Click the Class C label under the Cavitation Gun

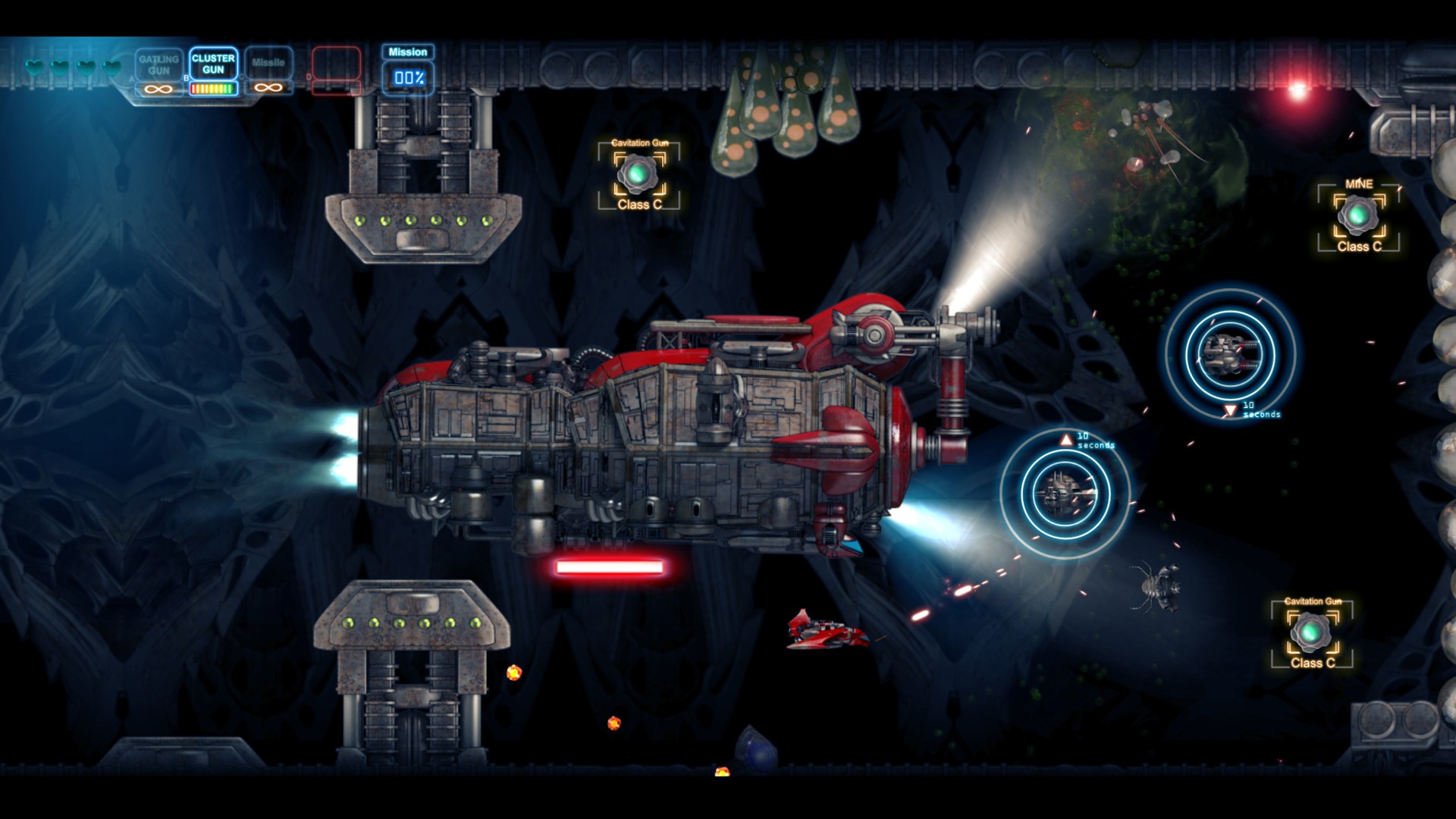tap(640, 204)
